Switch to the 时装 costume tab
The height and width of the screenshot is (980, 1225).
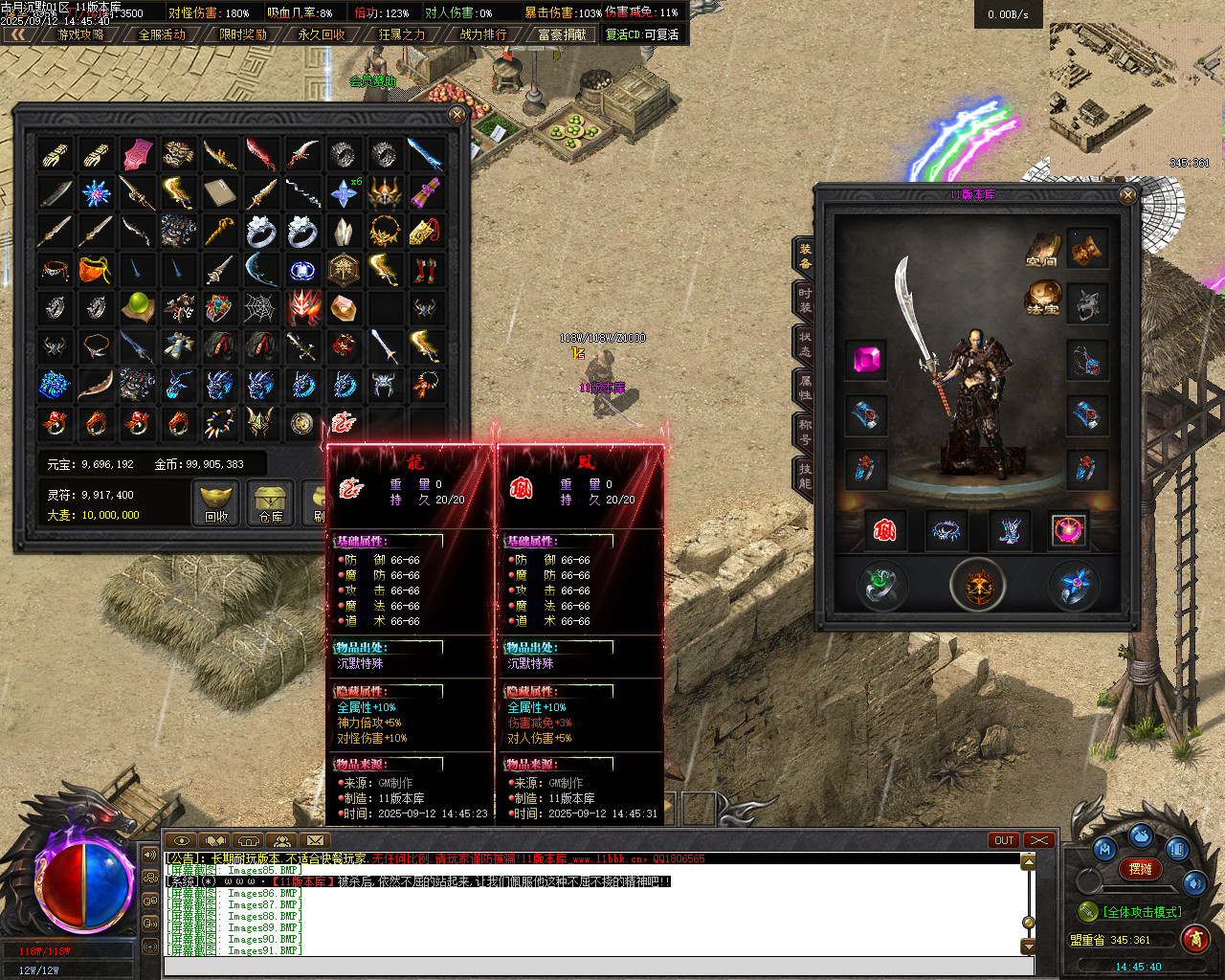point(804,301)
